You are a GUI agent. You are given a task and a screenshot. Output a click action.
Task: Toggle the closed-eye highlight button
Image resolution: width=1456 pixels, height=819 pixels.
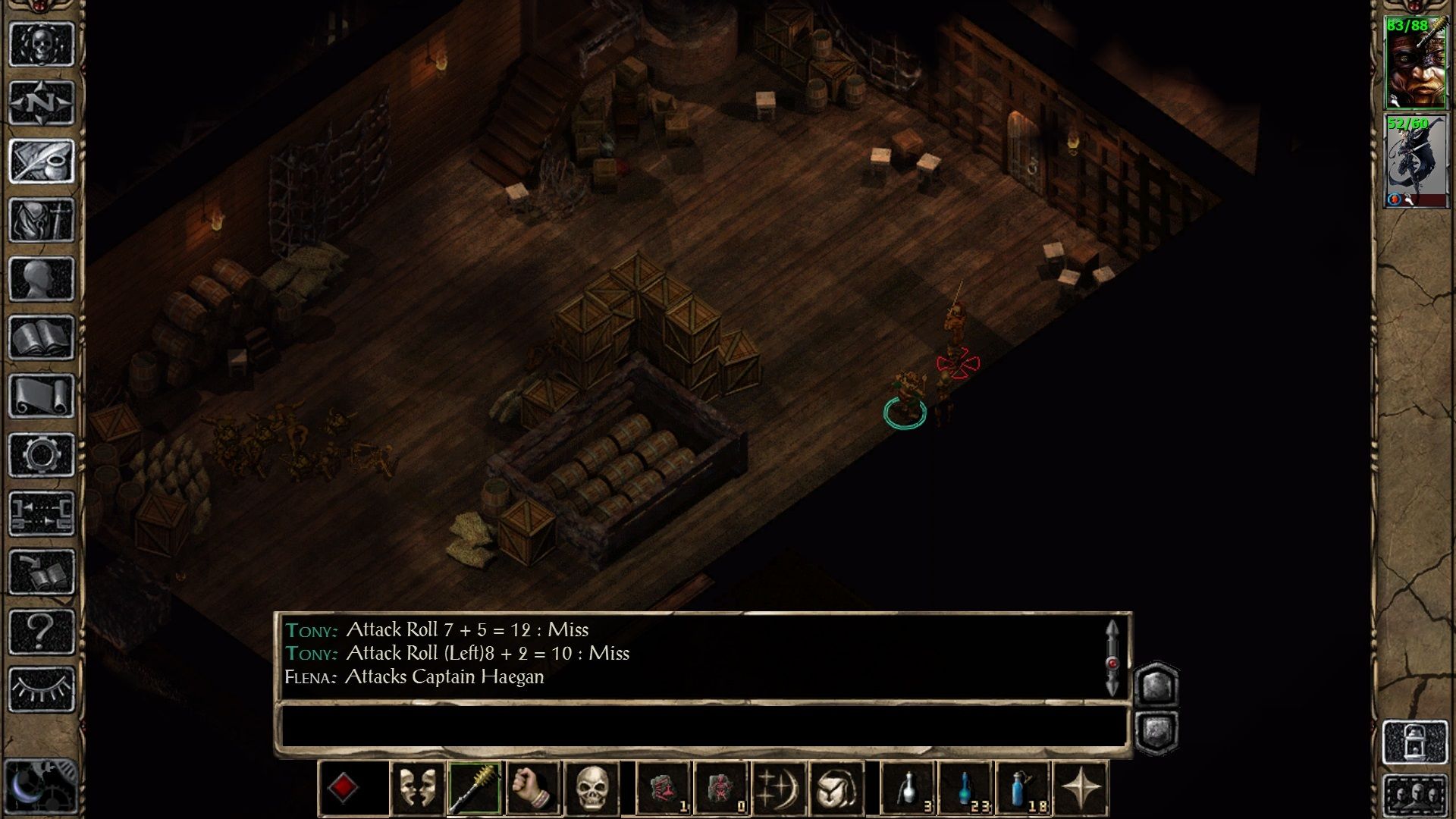point(42,689)
